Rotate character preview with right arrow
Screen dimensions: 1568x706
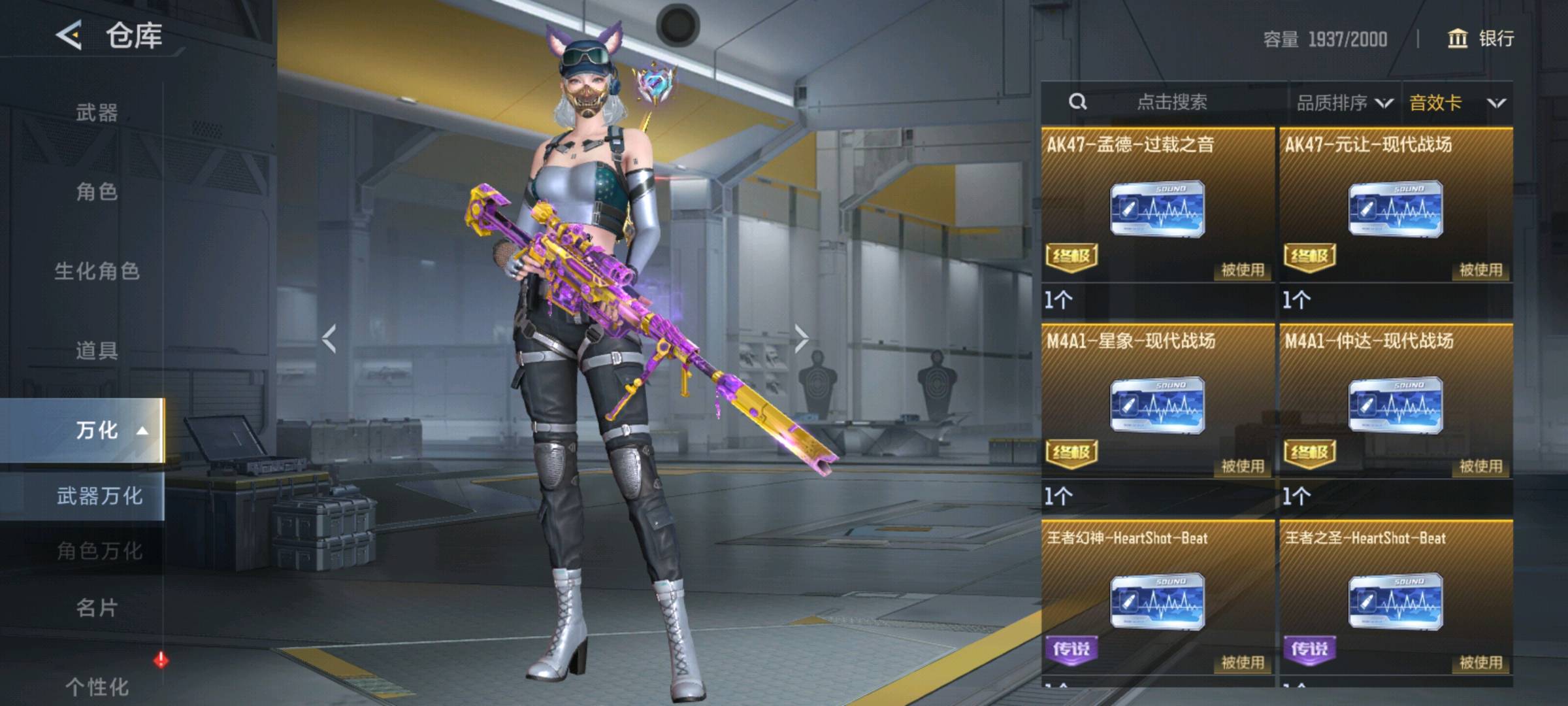click(801, 339)
